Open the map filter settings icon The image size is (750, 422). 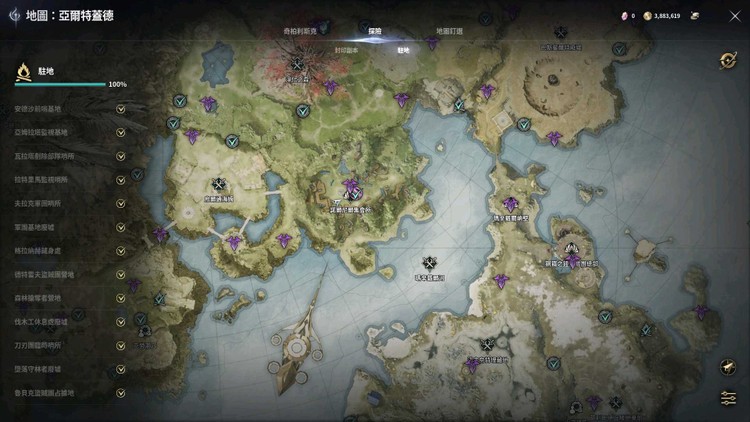point(728,398)
